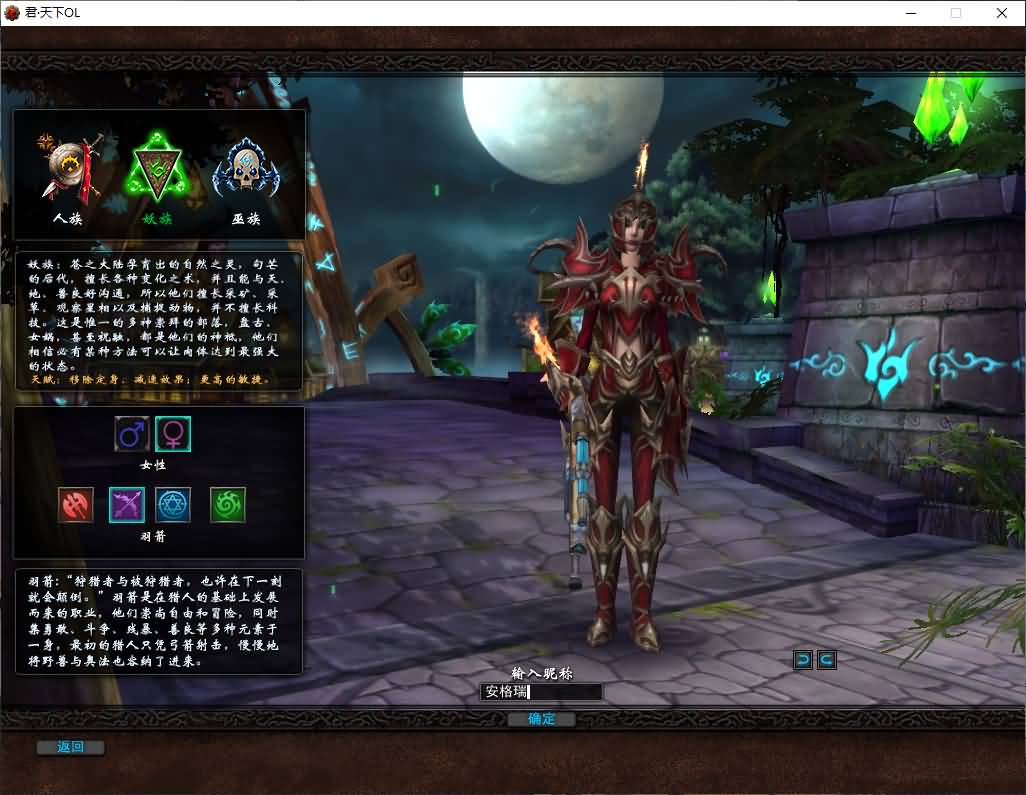Select the 人族 human race emblem
The image size is (1026, 795).
68,170
